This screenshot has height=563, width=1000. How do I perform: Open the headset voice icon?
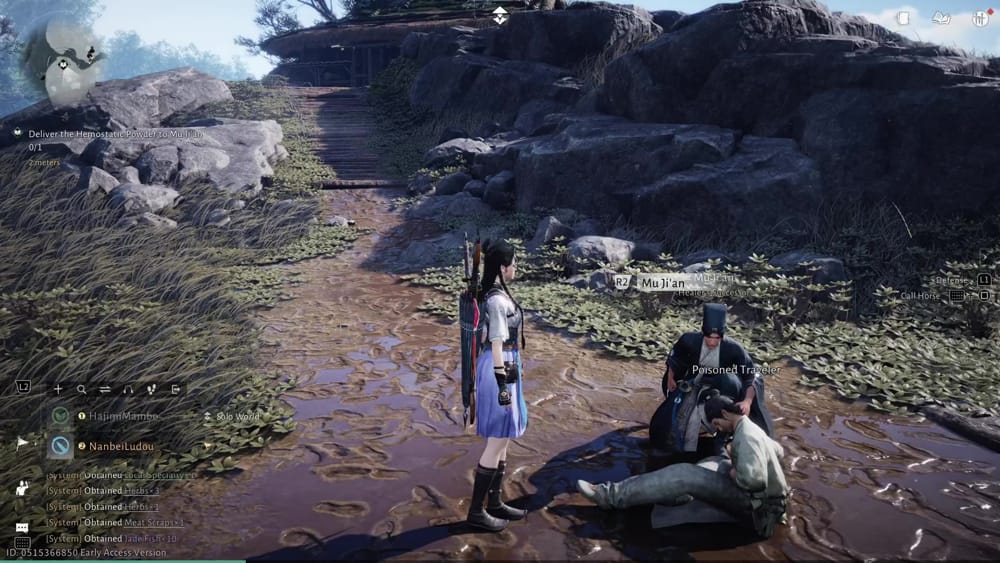127,389
